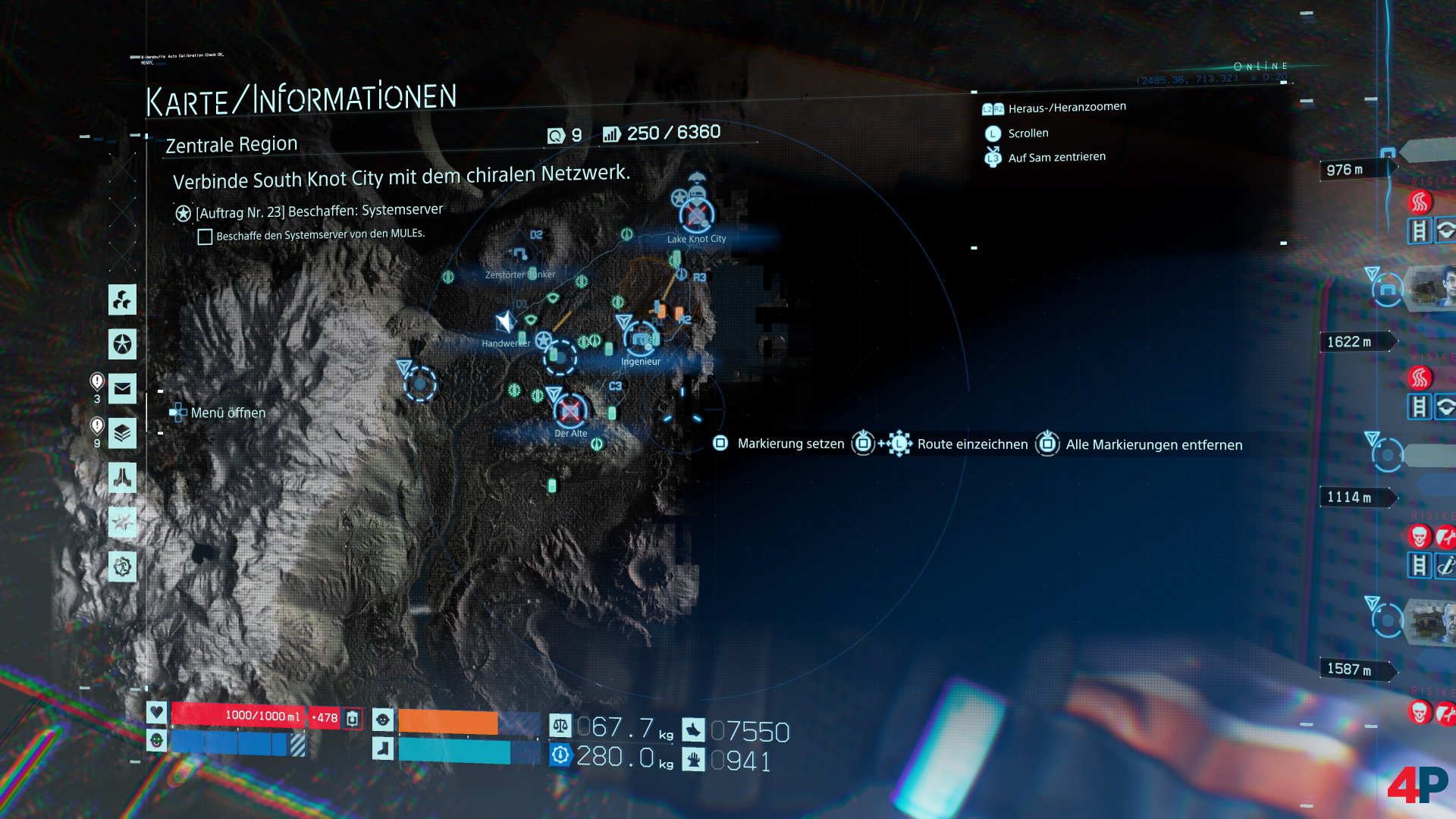This screenshot has height=819, width=1456.
Task: Select order Nr. 23 Beschaffen: Systemserver
Action: pos(318,212)
